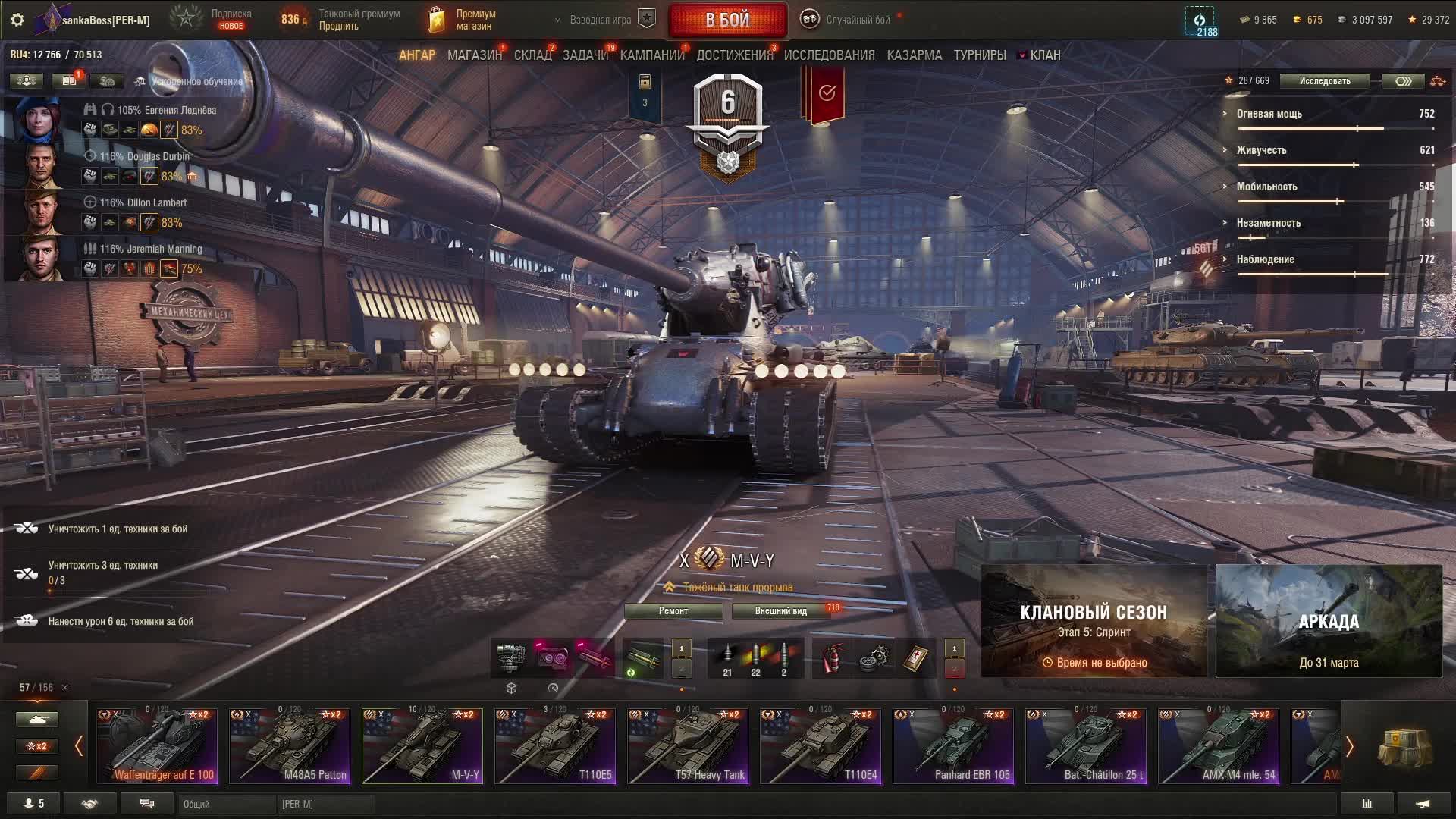Open Внешний вид exterior customization
Screen dimensions: 1456x819
780,611
